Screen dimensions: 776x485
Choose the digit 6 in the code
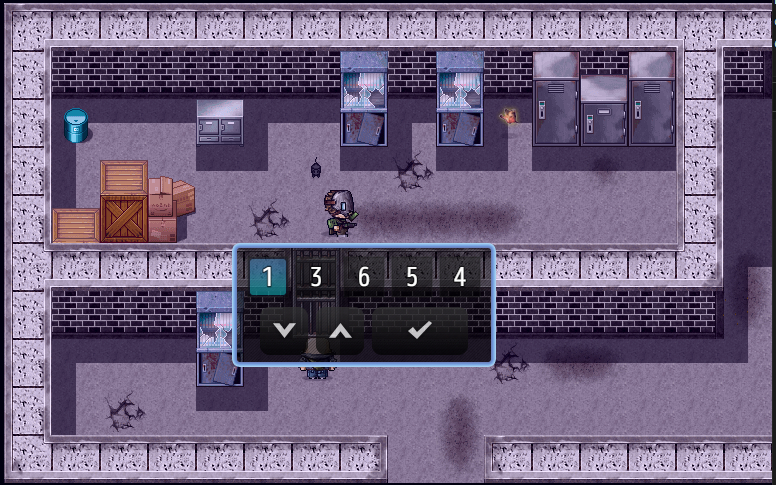pos(363,277)
